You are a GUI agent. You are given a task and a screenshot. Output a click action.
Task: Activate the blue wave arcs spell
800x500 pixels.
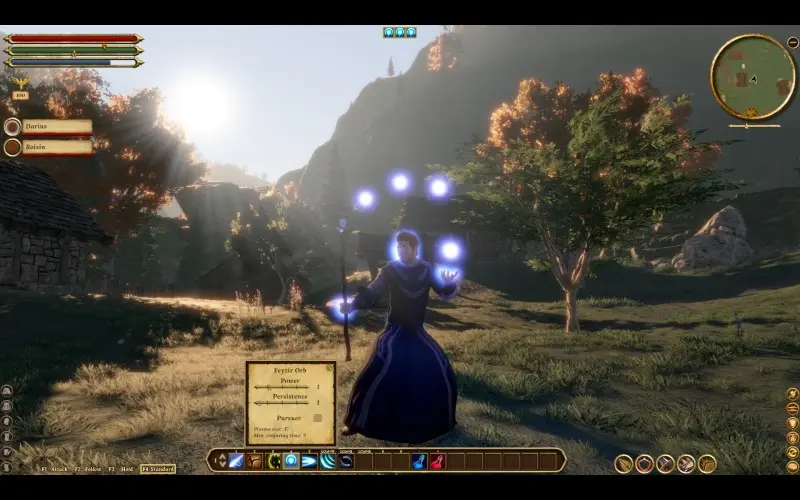[x=327, y=461]
